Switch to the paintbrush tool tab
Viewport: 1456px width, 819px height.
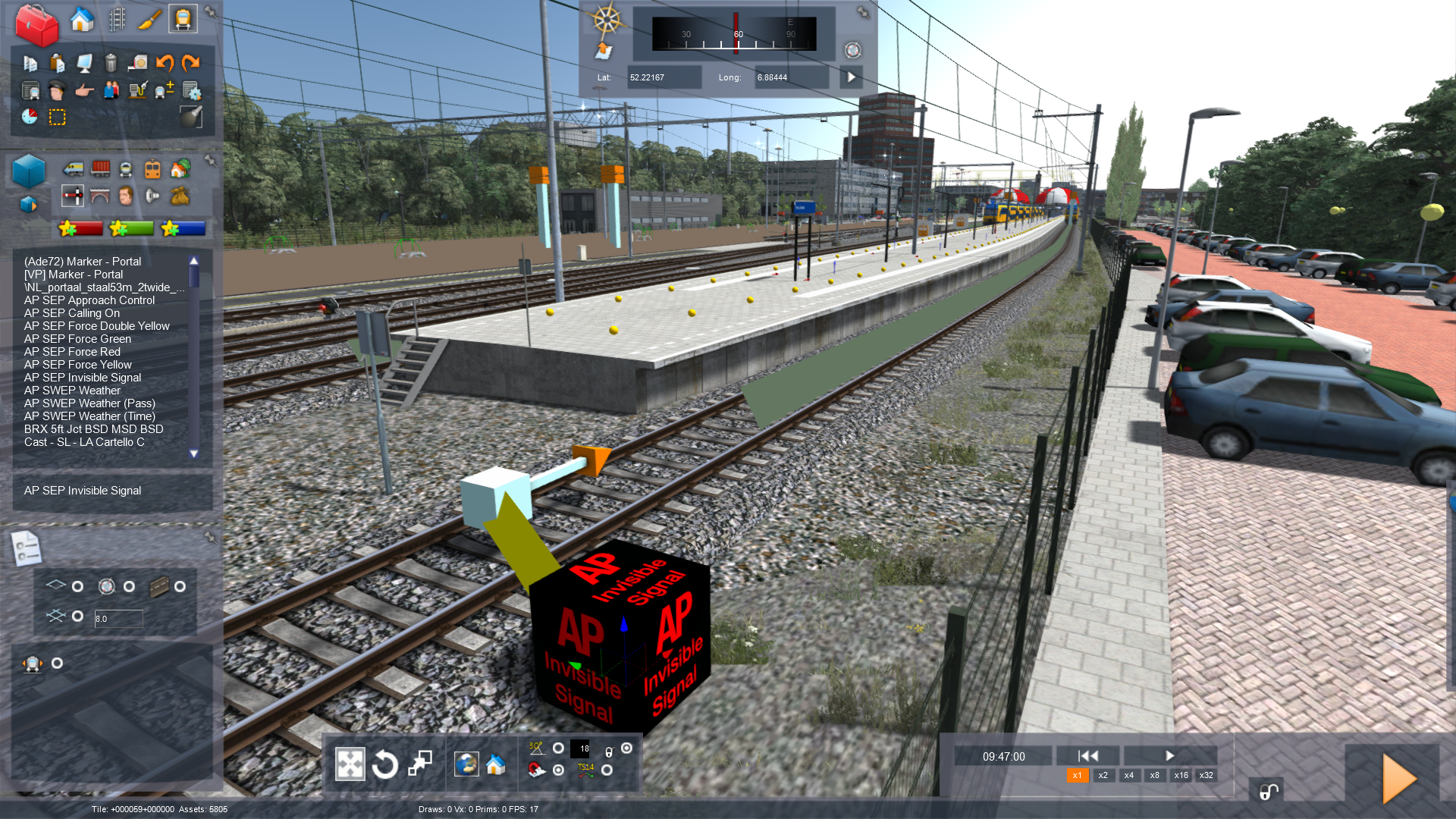(x=149, y=20)
